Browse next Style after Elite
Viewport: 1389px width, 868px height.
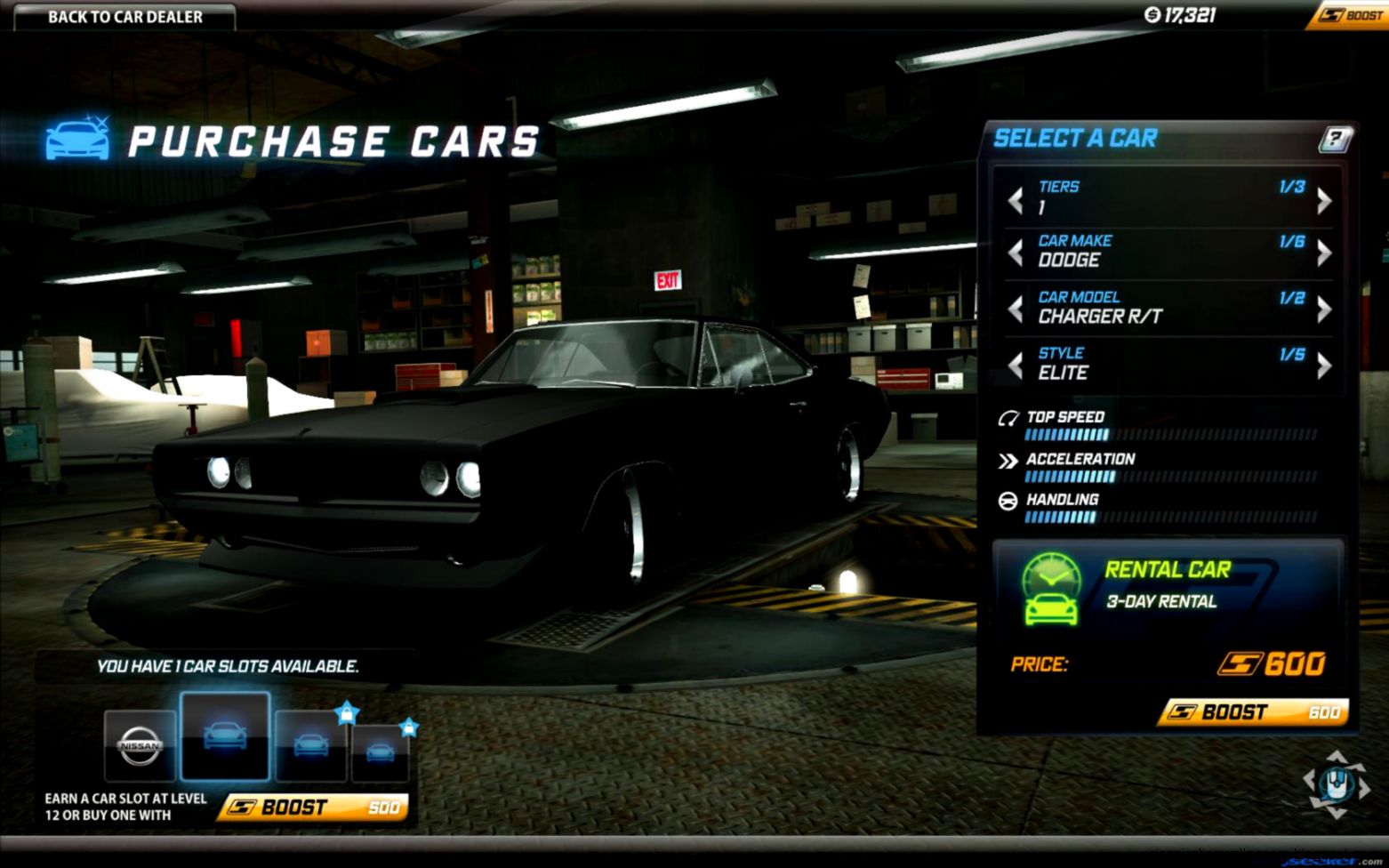click(1322, 365)
